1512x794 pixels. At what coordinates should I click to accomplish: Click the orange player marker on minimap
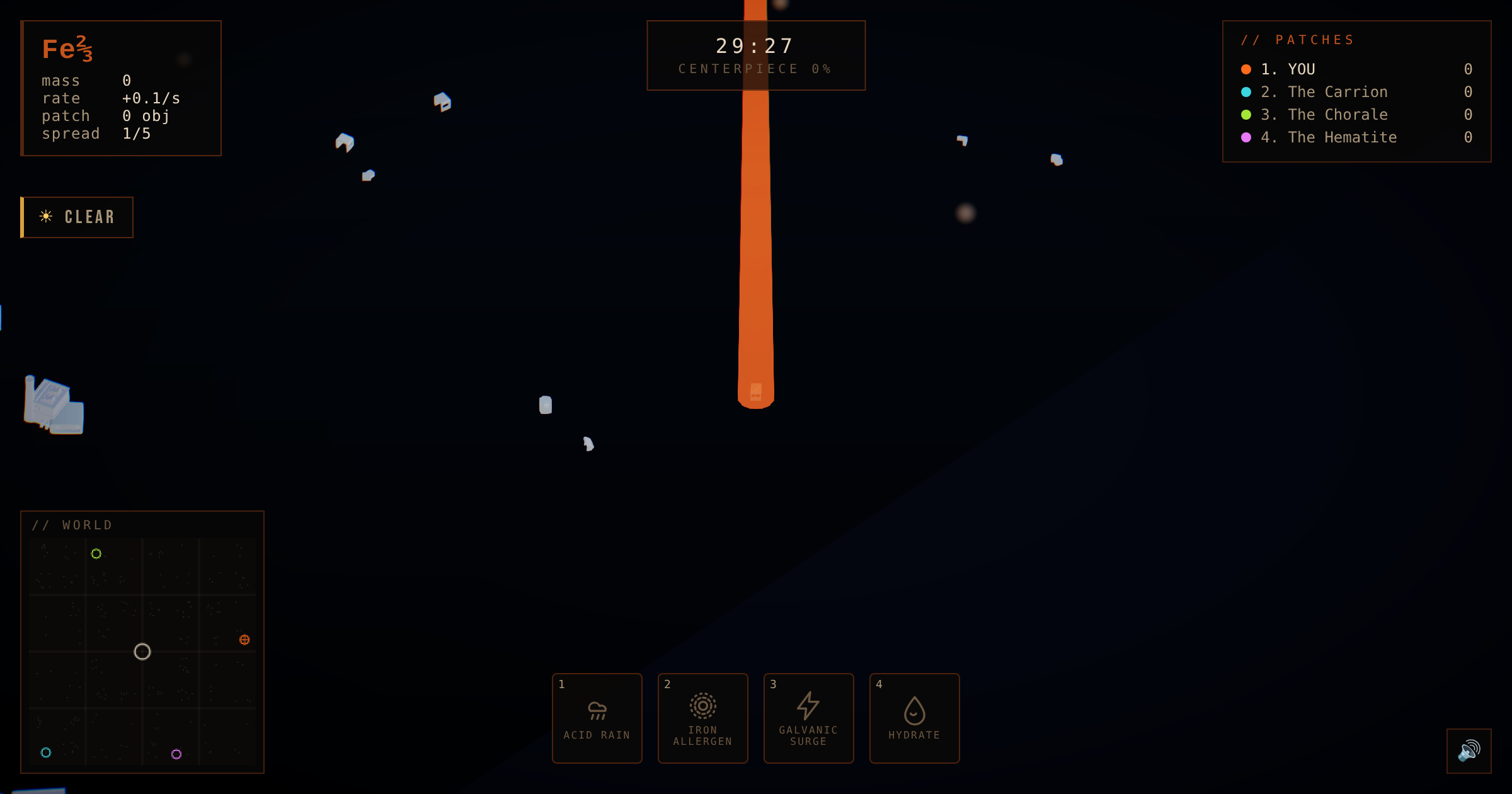pos(244,640)
